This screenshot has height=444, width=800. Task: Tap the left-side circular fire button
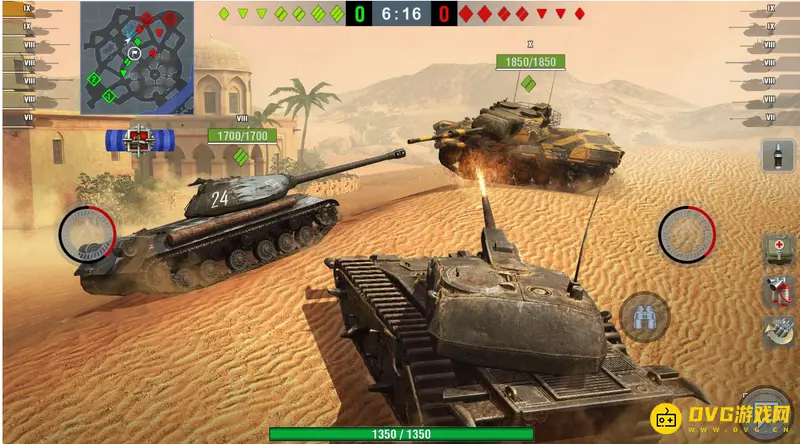[87, 235]
